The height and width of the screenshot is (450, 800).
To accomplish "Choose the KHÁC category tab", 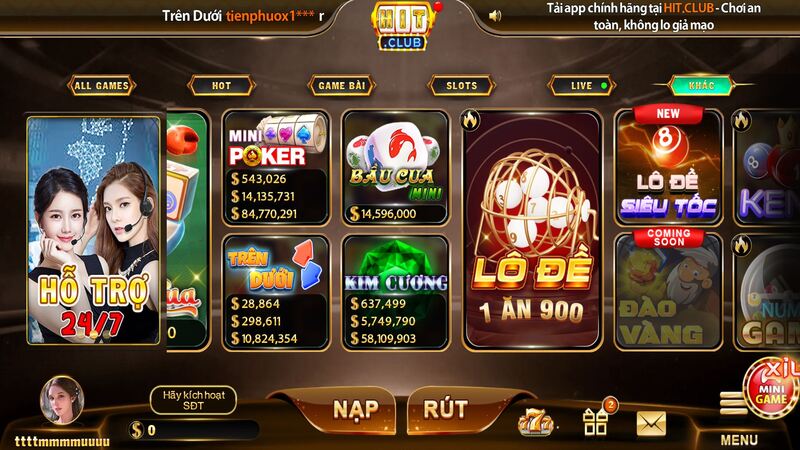I will [x=702, y=86].
